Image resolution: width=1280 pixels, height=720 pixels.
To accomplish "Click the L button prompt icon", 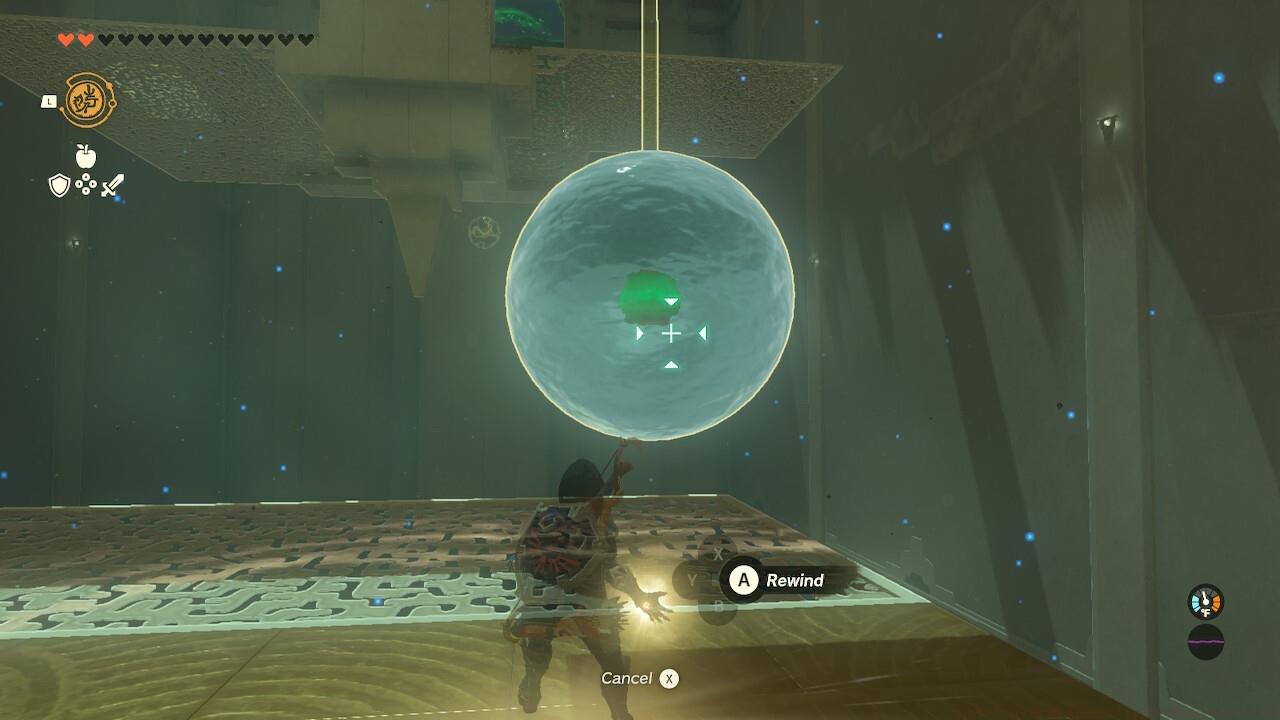I will [48, 101].
